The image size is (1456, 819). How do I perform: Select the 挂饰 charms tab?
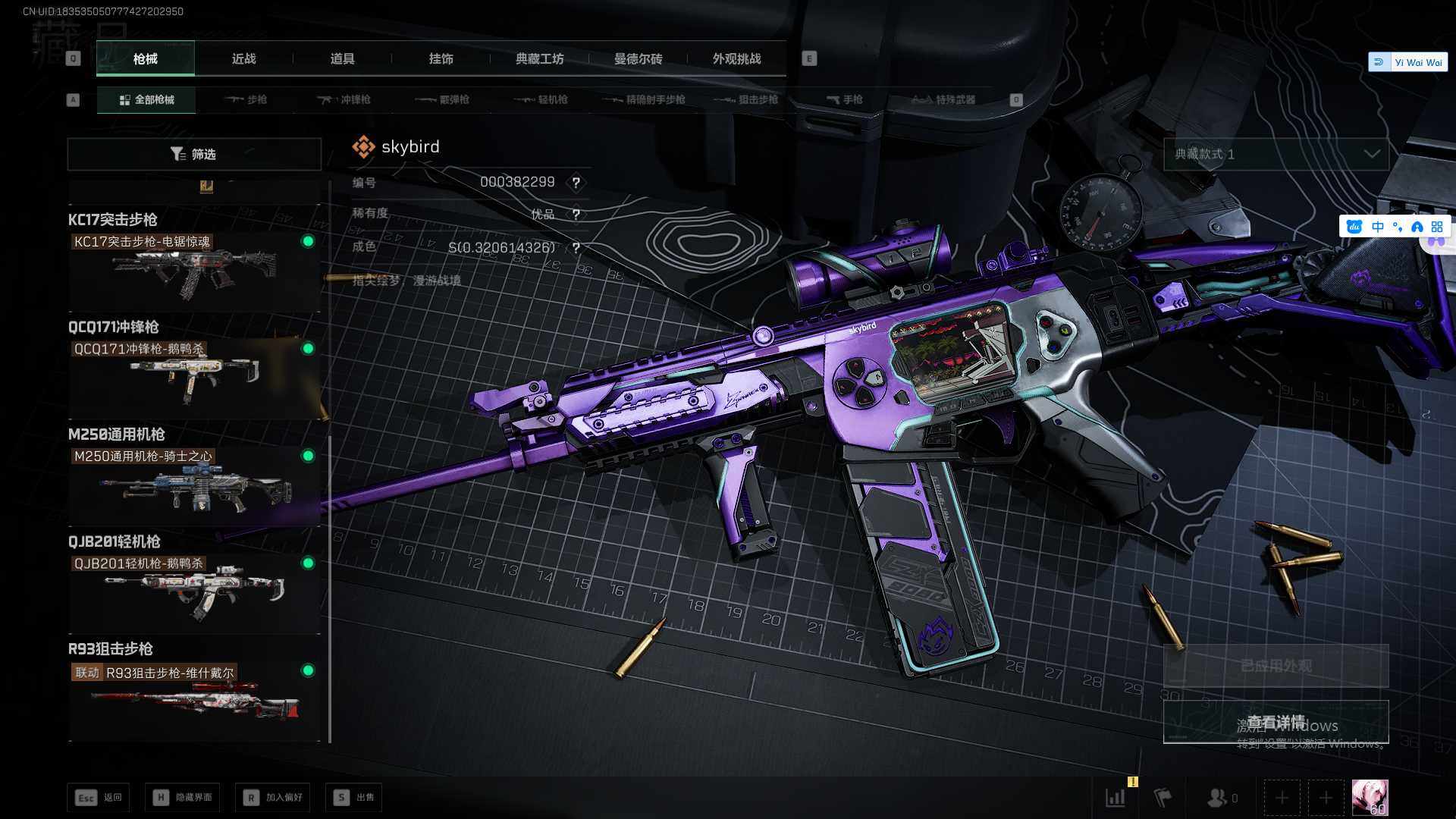[x=441, y=58]
